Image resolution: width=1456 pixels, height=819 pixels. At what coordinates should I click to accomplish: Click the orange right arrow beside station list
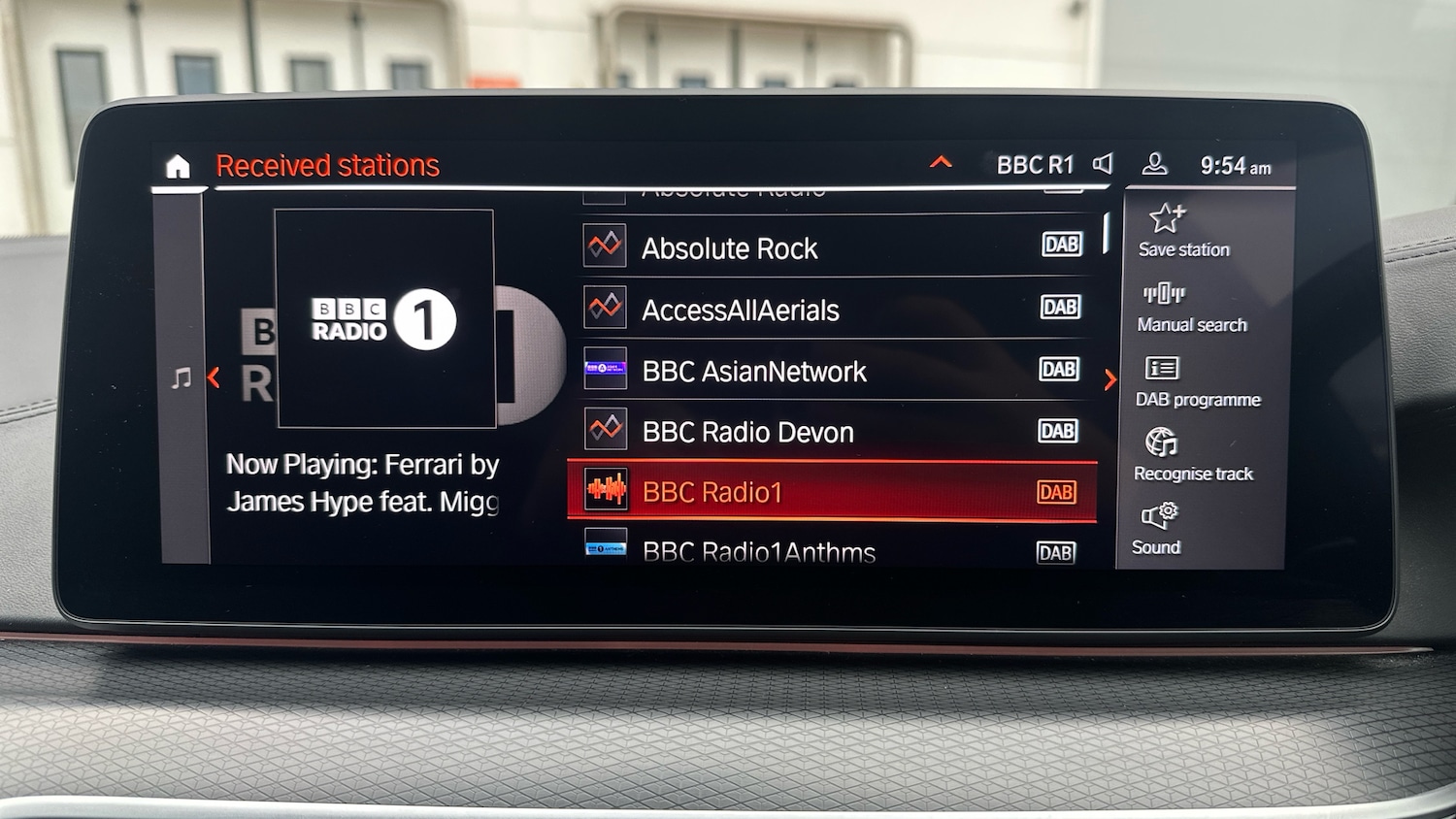[1110, 380]
